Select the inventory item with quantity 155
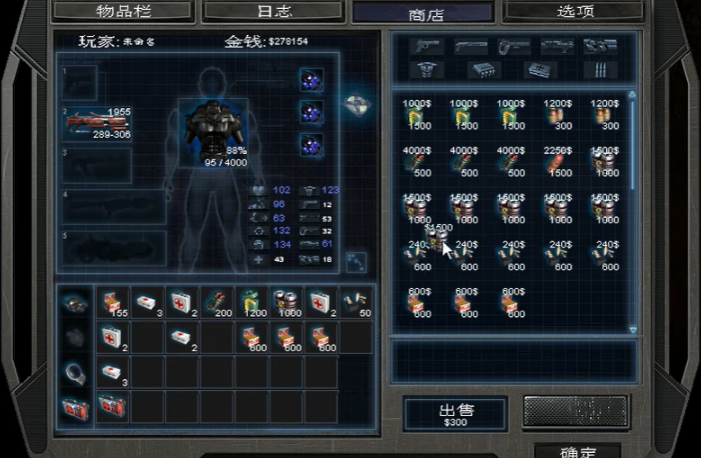Screen dimensions: 701x458 click(x=113, y=301)
